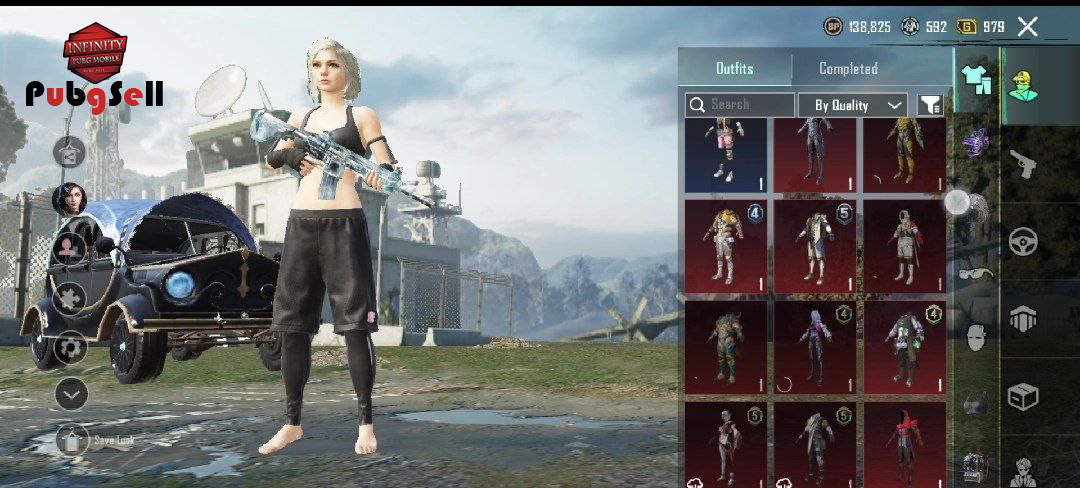Collapse the side menu with down arrow
Image resolution: width=1080 pixels, height=488 pixels.
(x=70, y=394)
